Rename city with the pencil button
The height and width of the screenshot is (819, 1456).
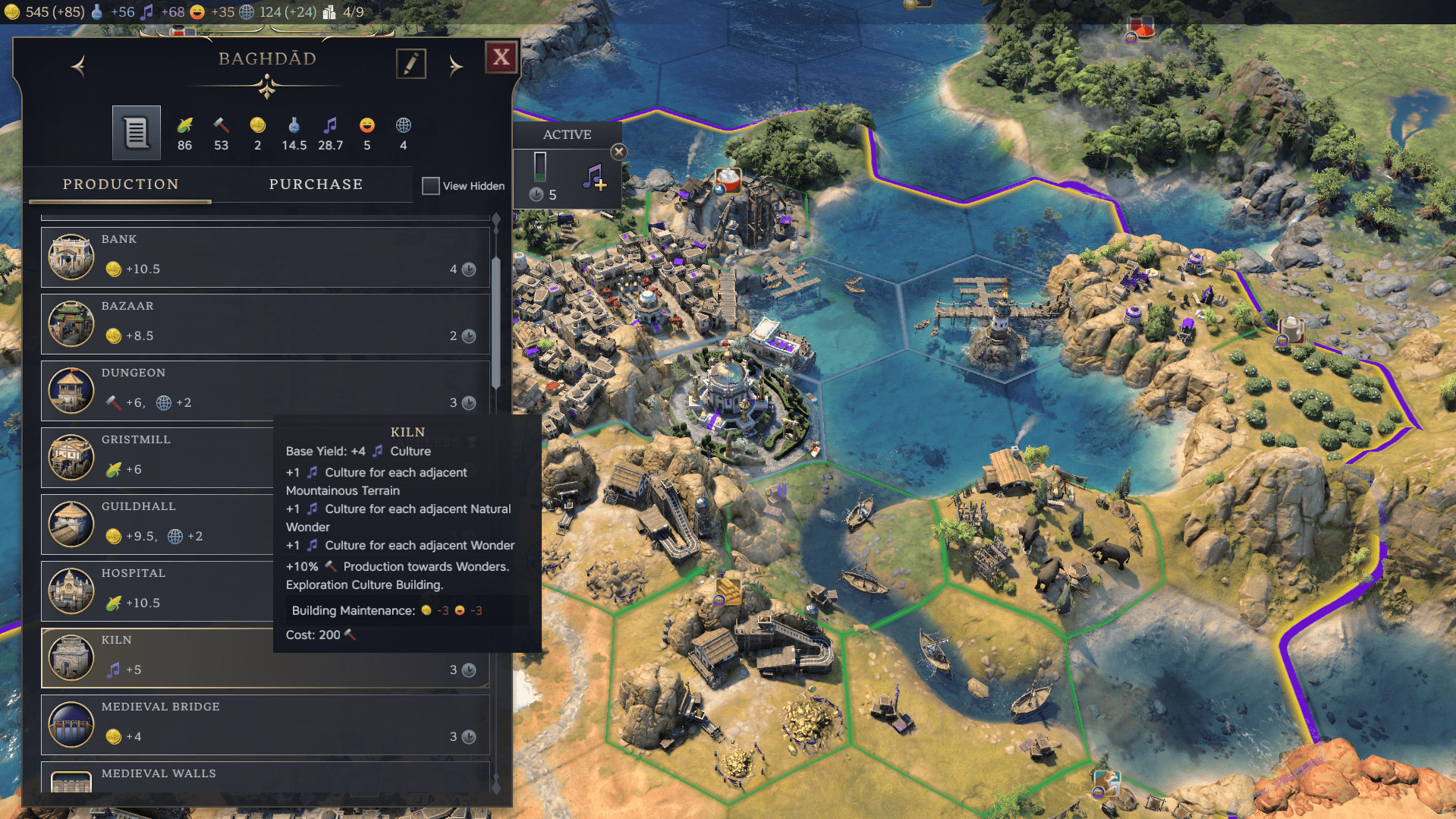point(410,64)
